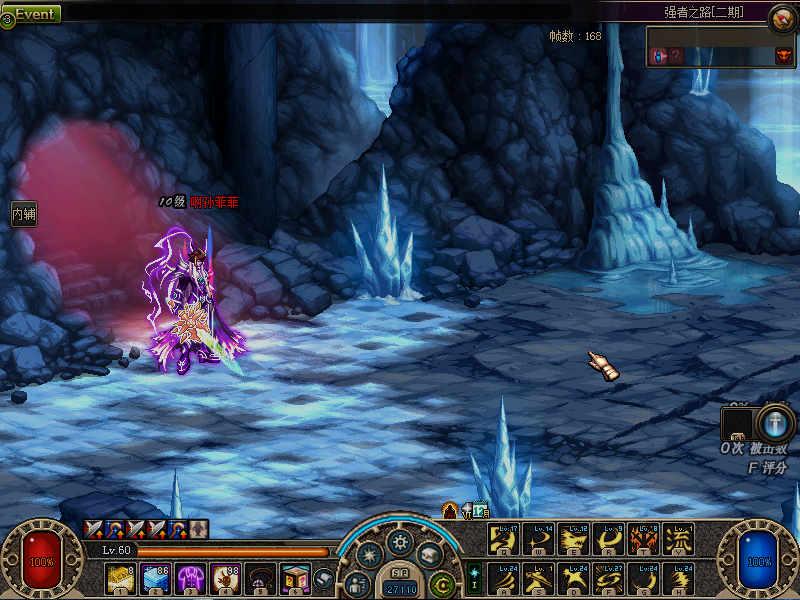800x600 pixels.
Task: Select the purple coat item slot
Action: [x=190, y=578]
